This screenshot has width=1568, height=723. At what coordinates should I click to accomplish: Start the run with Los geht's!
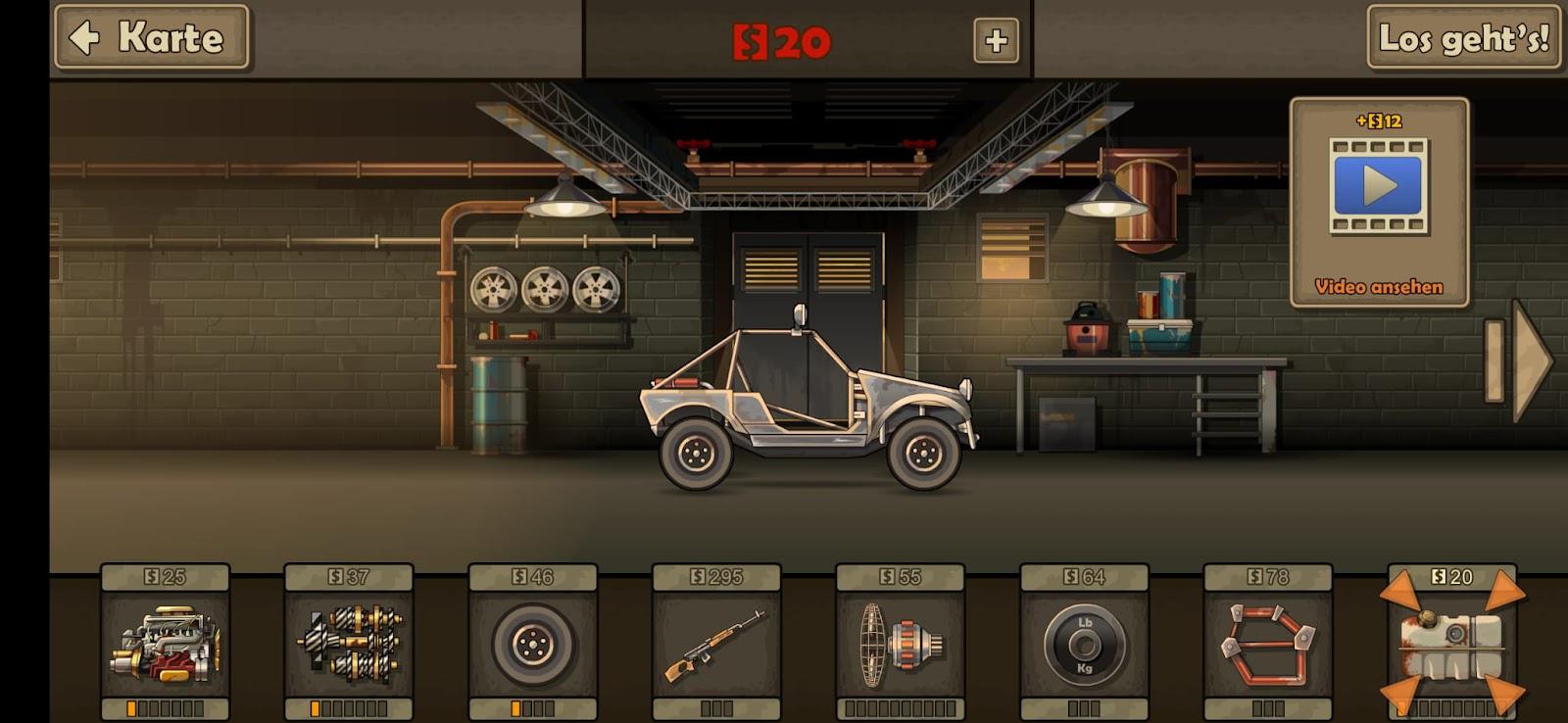tap(1463, 38)
